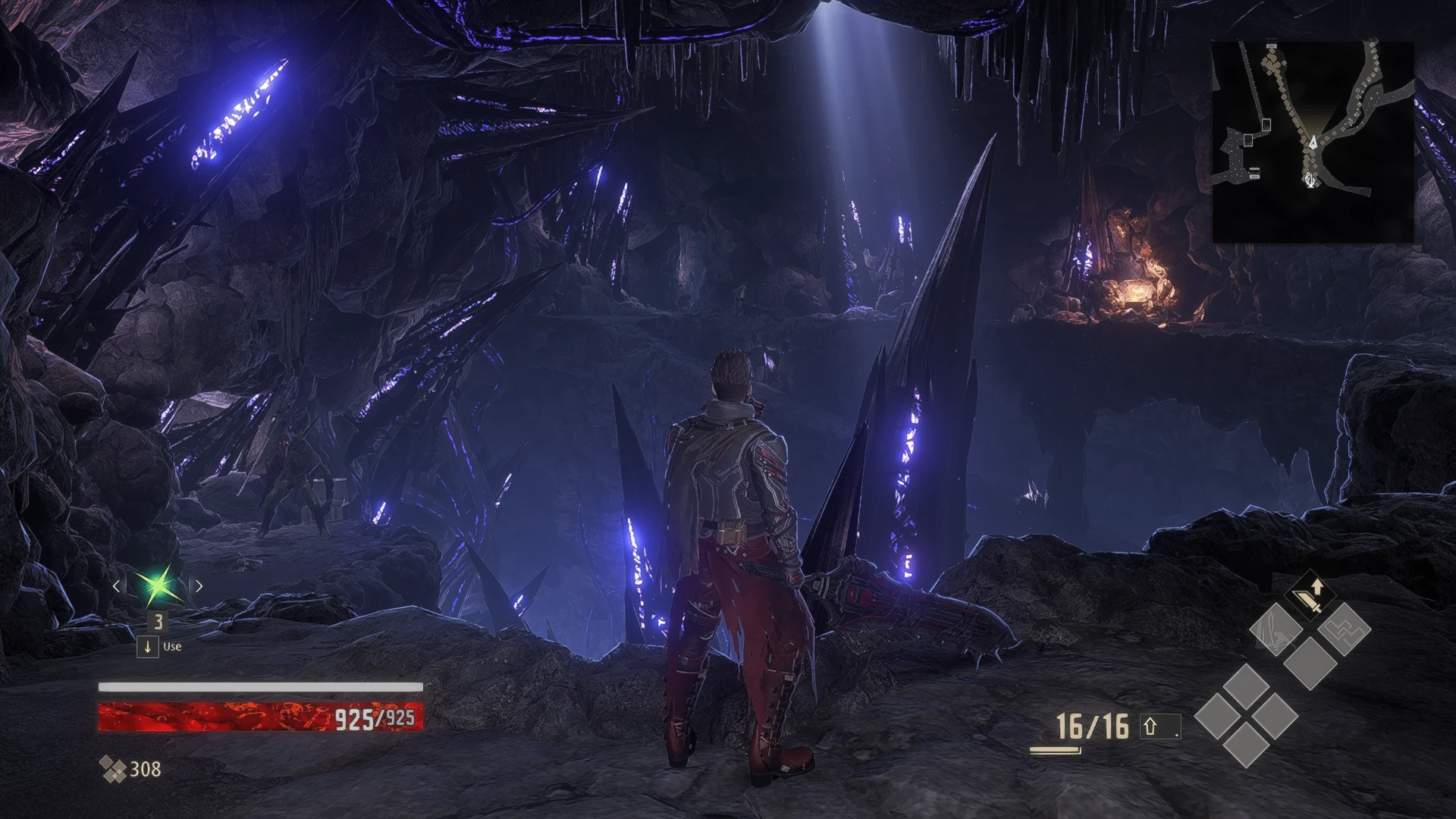This screenshot has width=1456, height=819.
Task: Select the maze-pattern gift slot
Action: 1344,629
